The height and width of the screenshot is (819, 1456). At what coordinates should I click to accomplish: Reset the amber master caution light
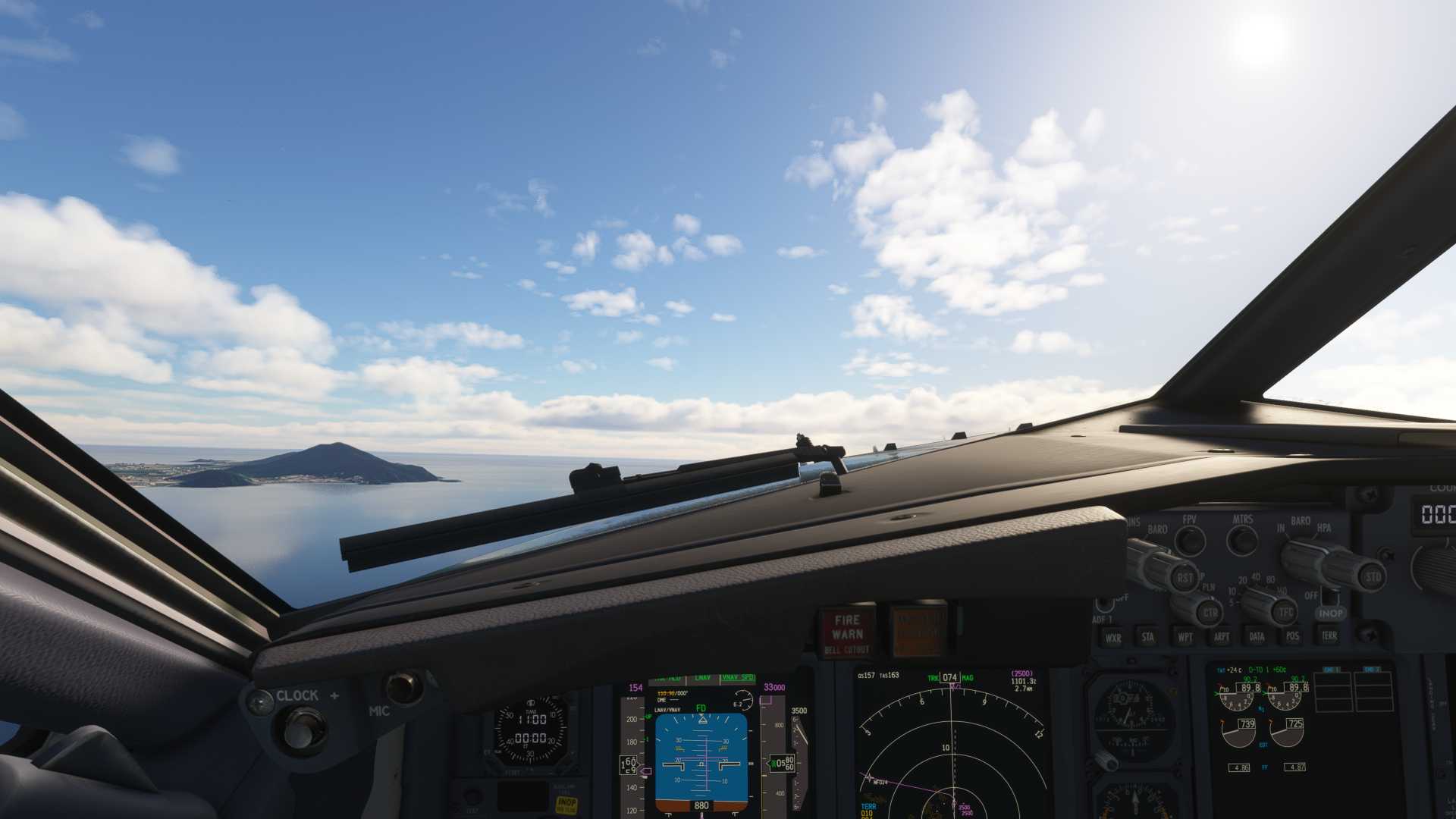pyautogui.click(x=918, y=631)
